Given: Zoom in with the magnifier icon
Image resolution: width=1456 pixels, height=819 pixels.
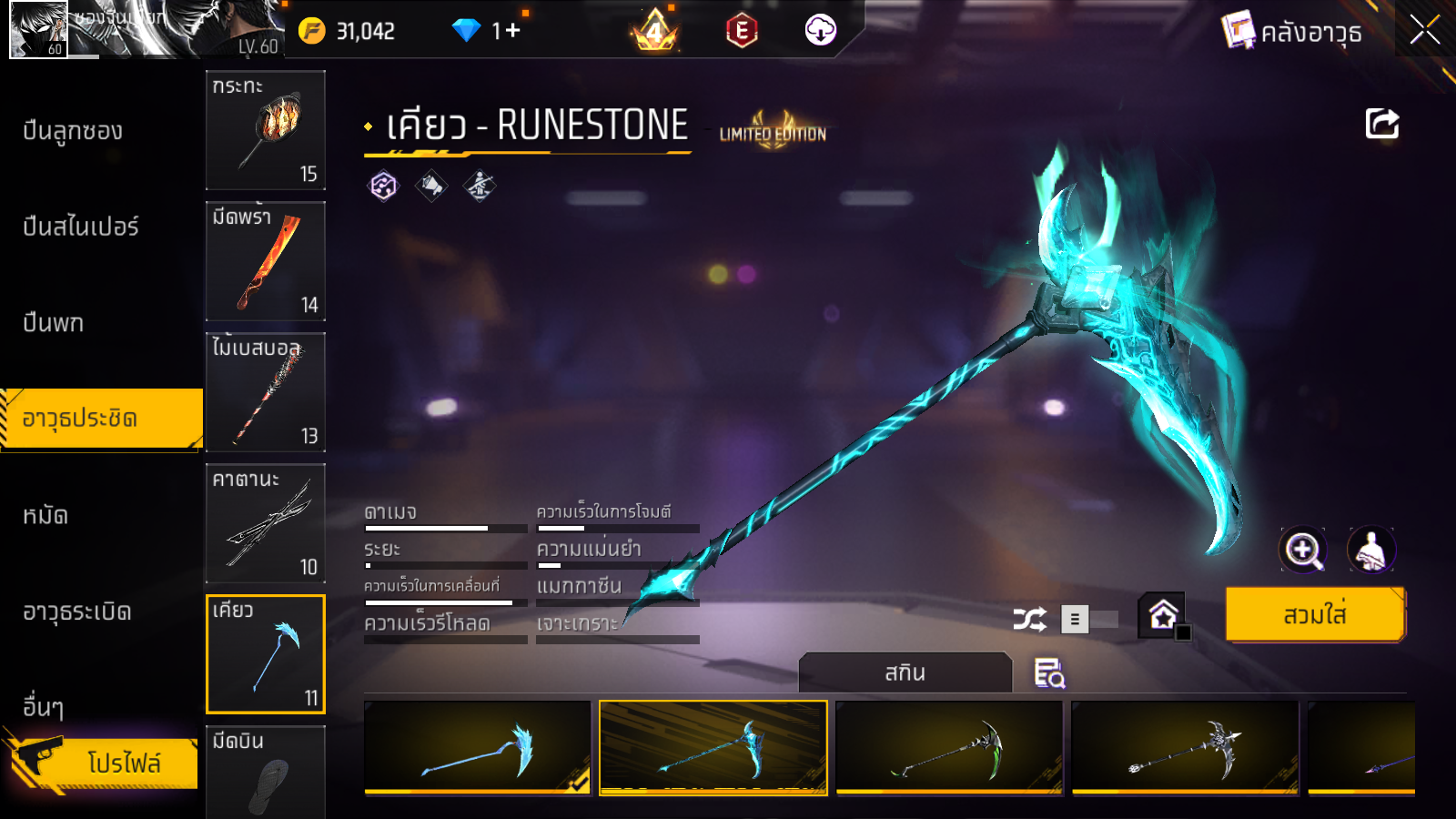Looking at the screenshot, I should click(1303, 550).
